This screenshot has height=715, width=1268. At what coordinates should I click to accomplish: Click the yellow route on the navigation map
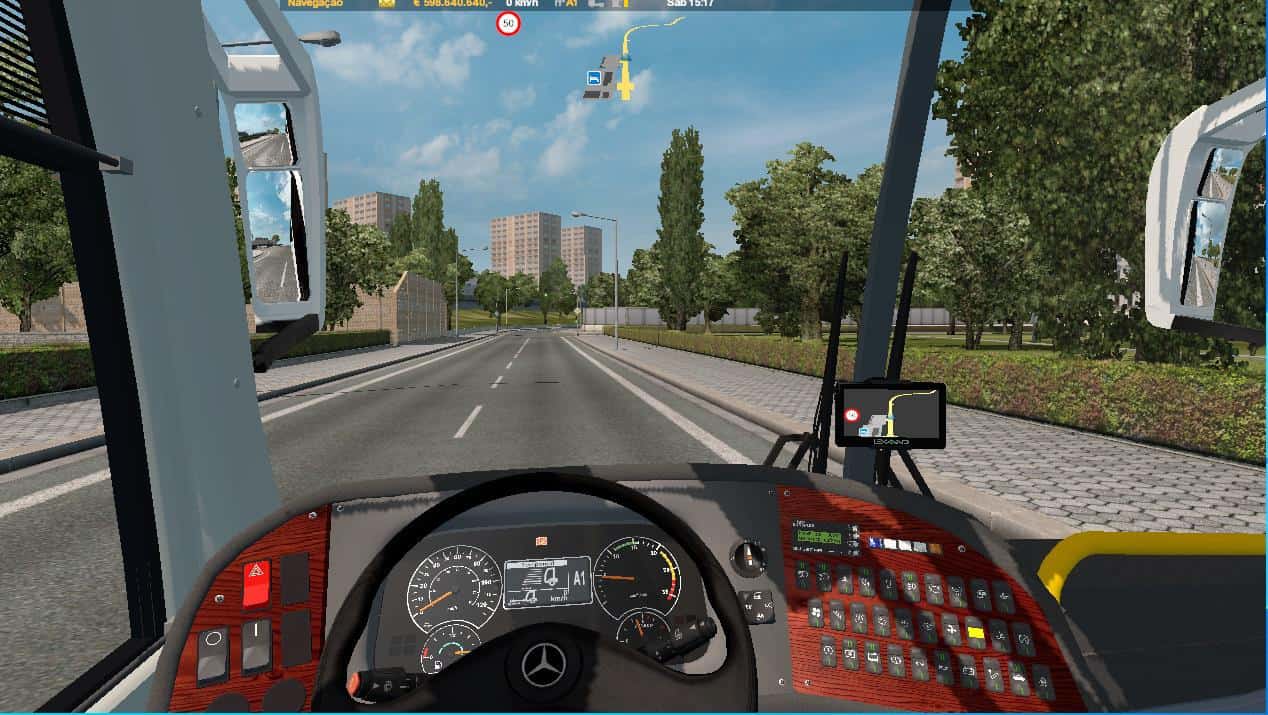627,55
